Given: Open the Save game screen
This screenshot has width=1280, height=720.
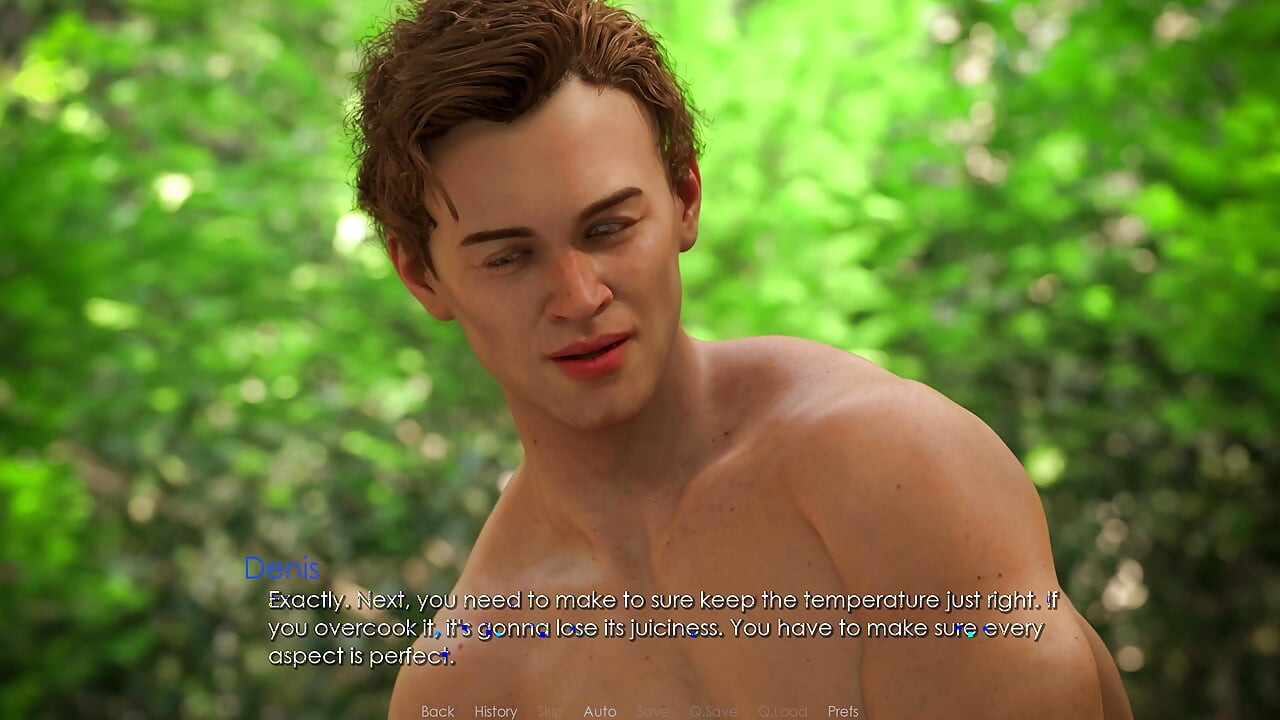Looking at the screenshot, I should coord(652,711).
